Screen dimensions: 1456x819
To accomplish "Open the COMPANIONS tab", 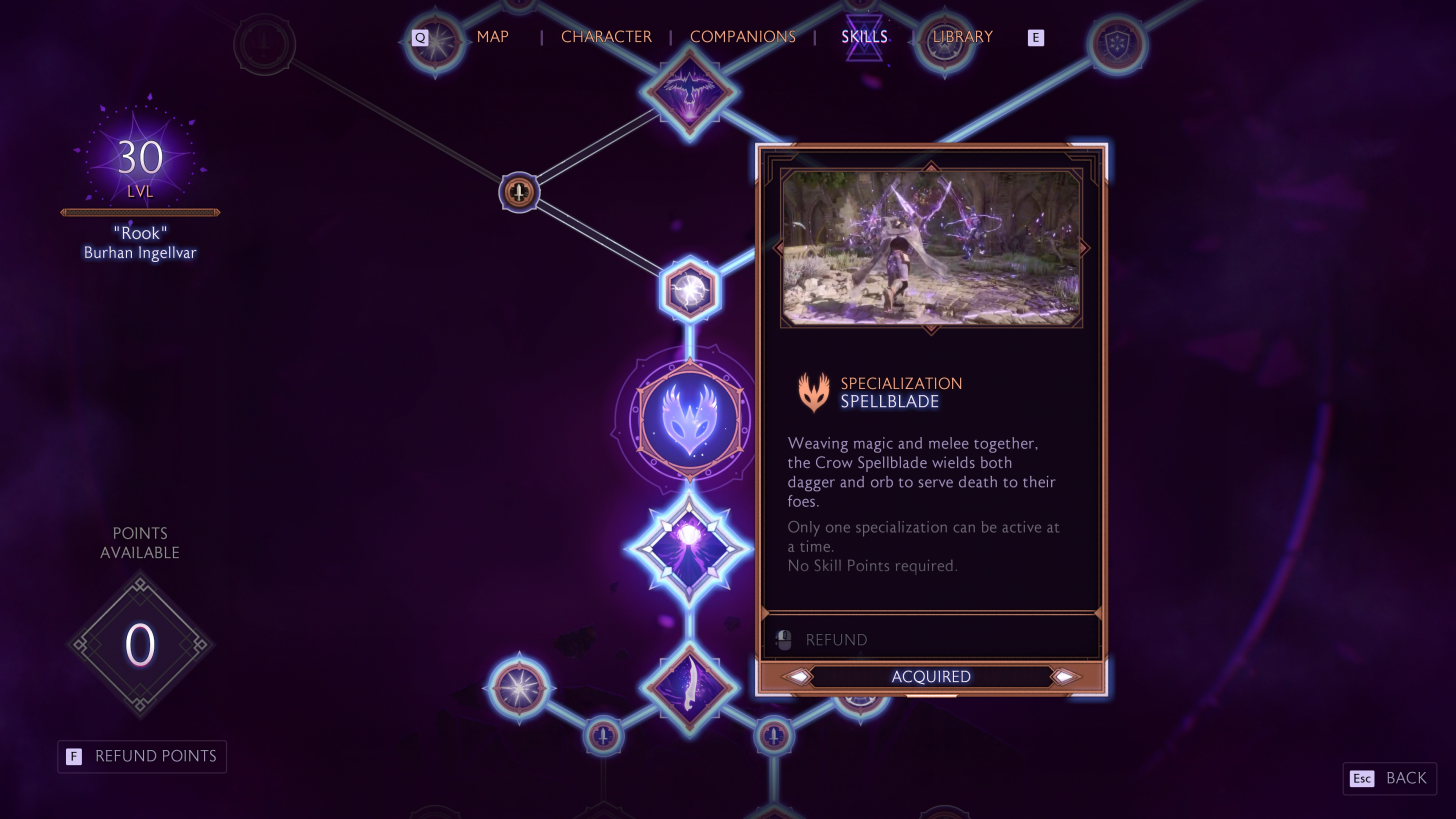I will [x=742, y=37].
